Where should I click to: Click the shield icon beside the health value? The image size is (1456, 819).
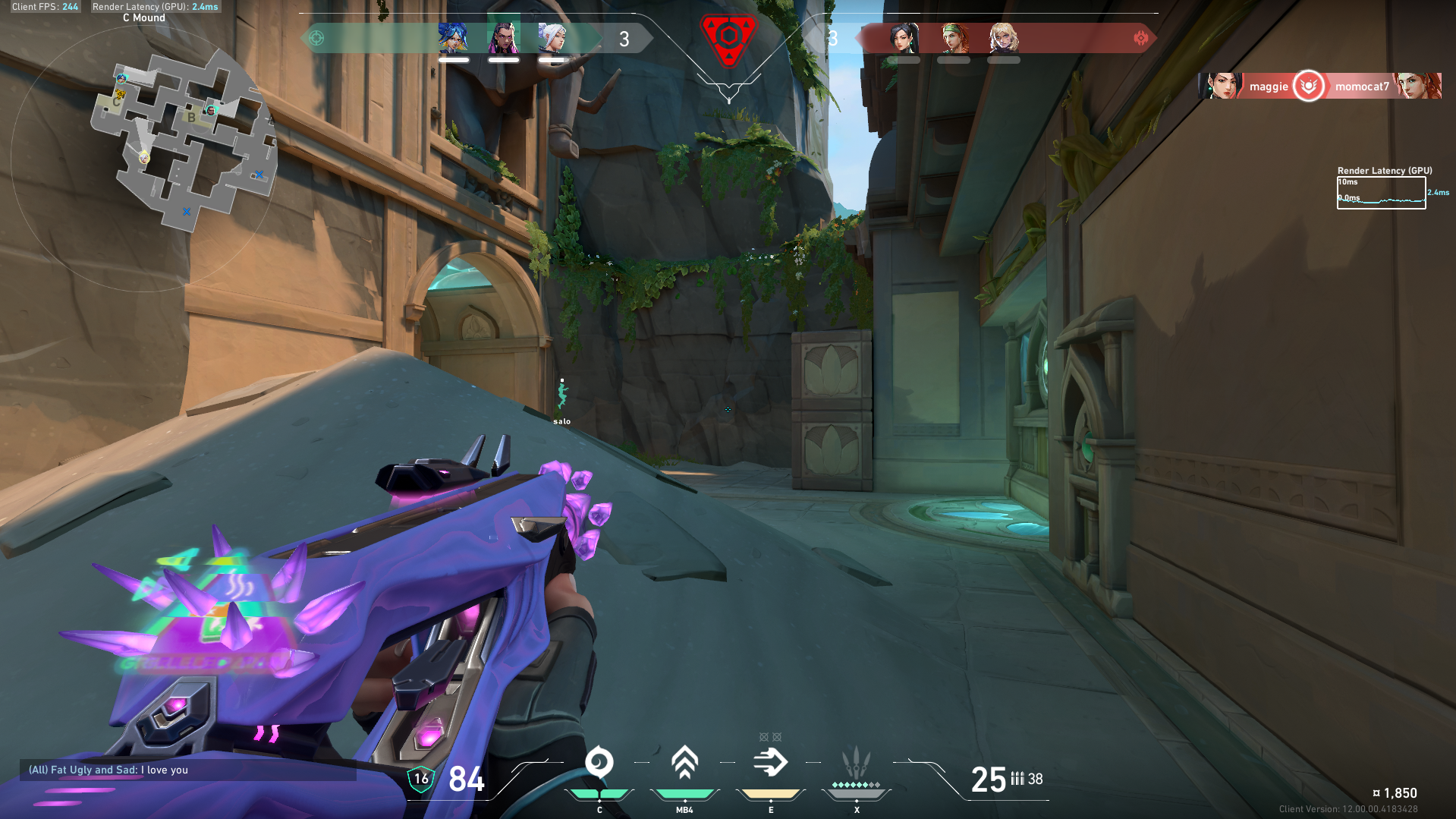point(421,777)
